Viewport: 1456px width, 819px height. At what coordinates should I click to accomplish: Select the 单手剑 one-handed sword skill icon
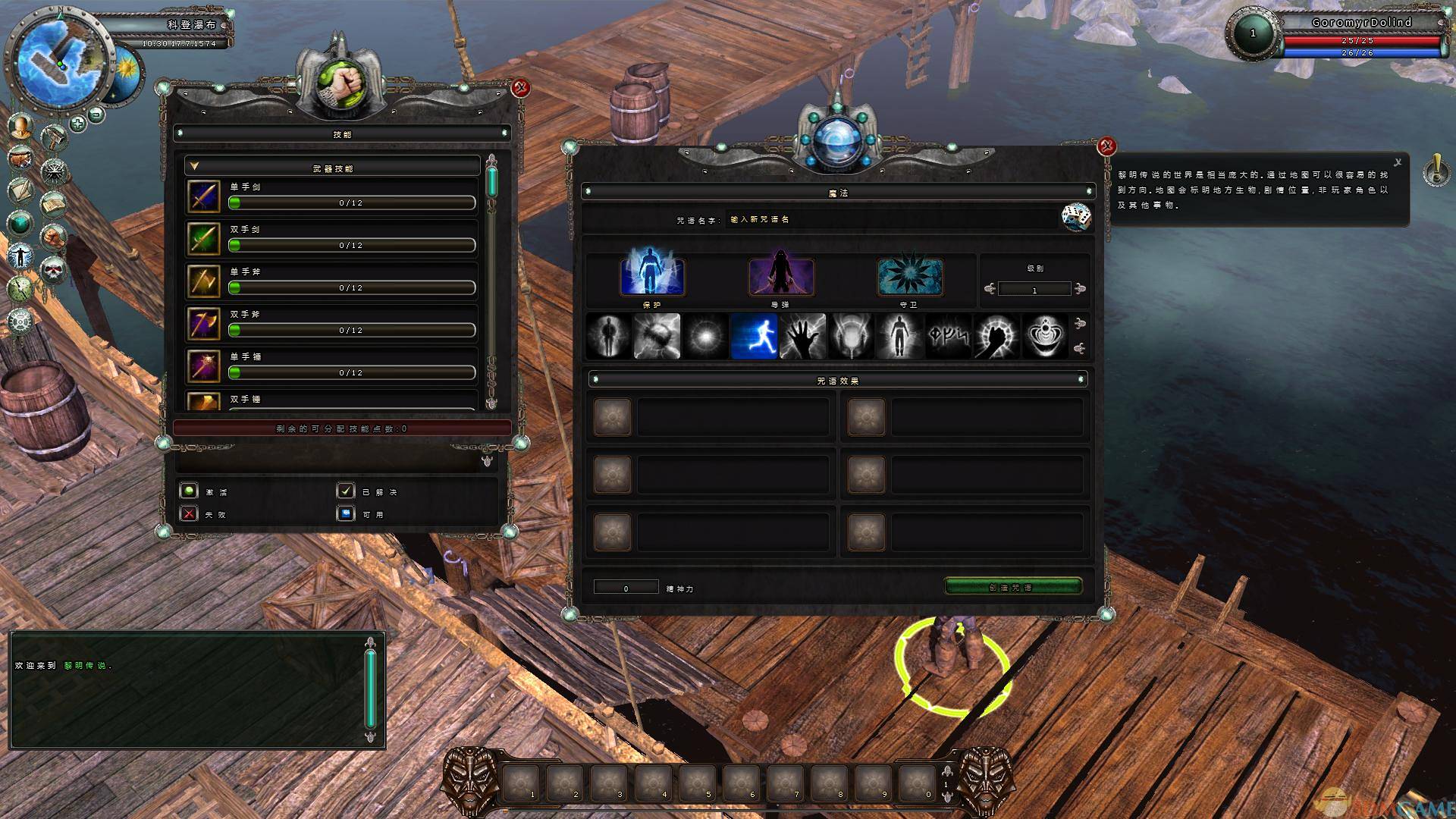(204, 196)
